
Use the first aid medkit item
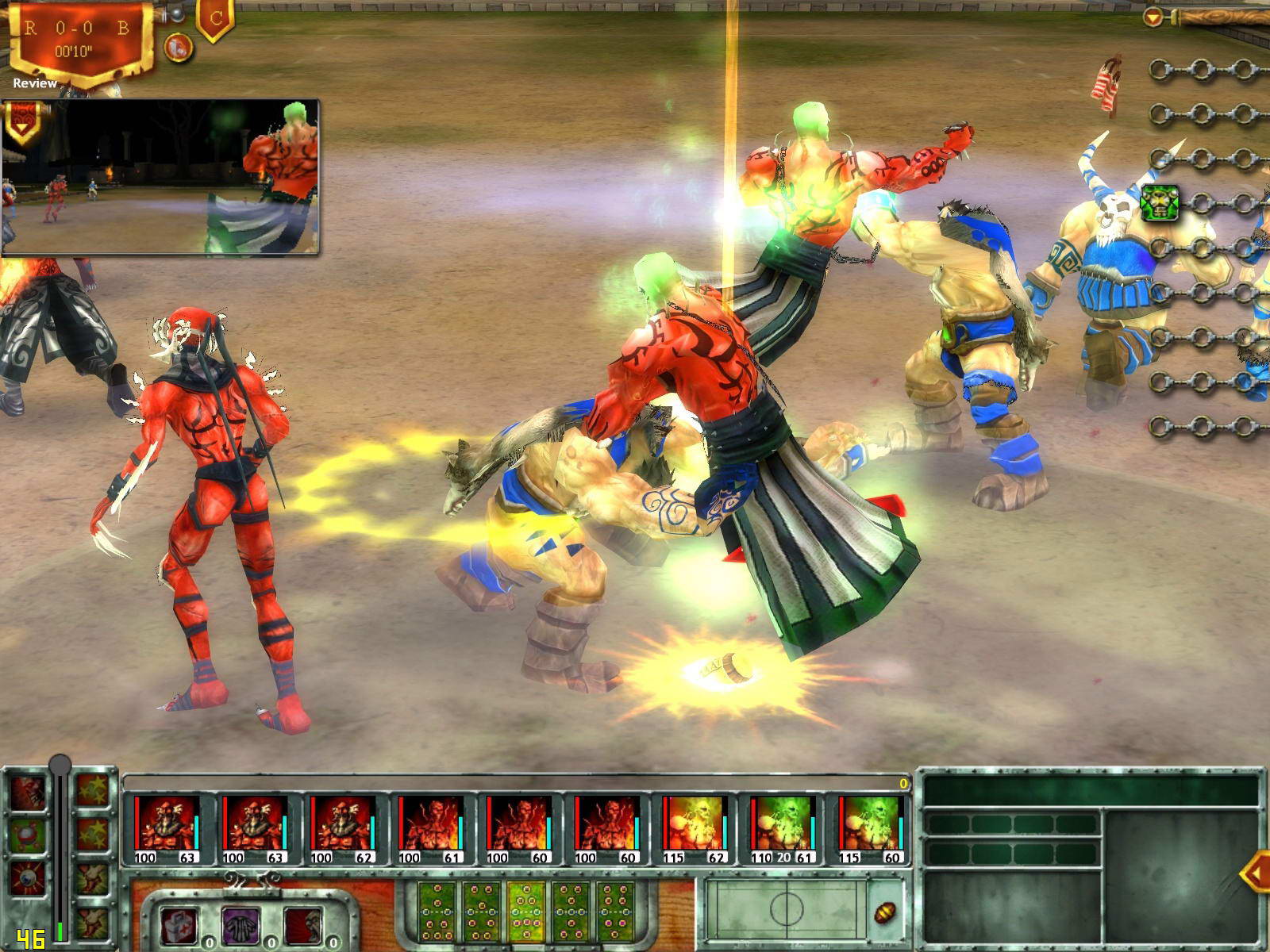[x=179, y=925]
